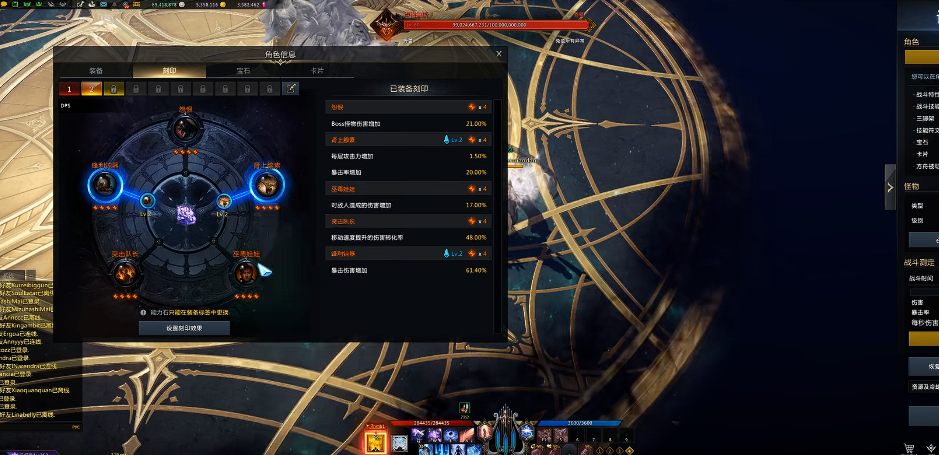
Task: Select the top engraving slot on the wheel
Action: pos(184,128)
